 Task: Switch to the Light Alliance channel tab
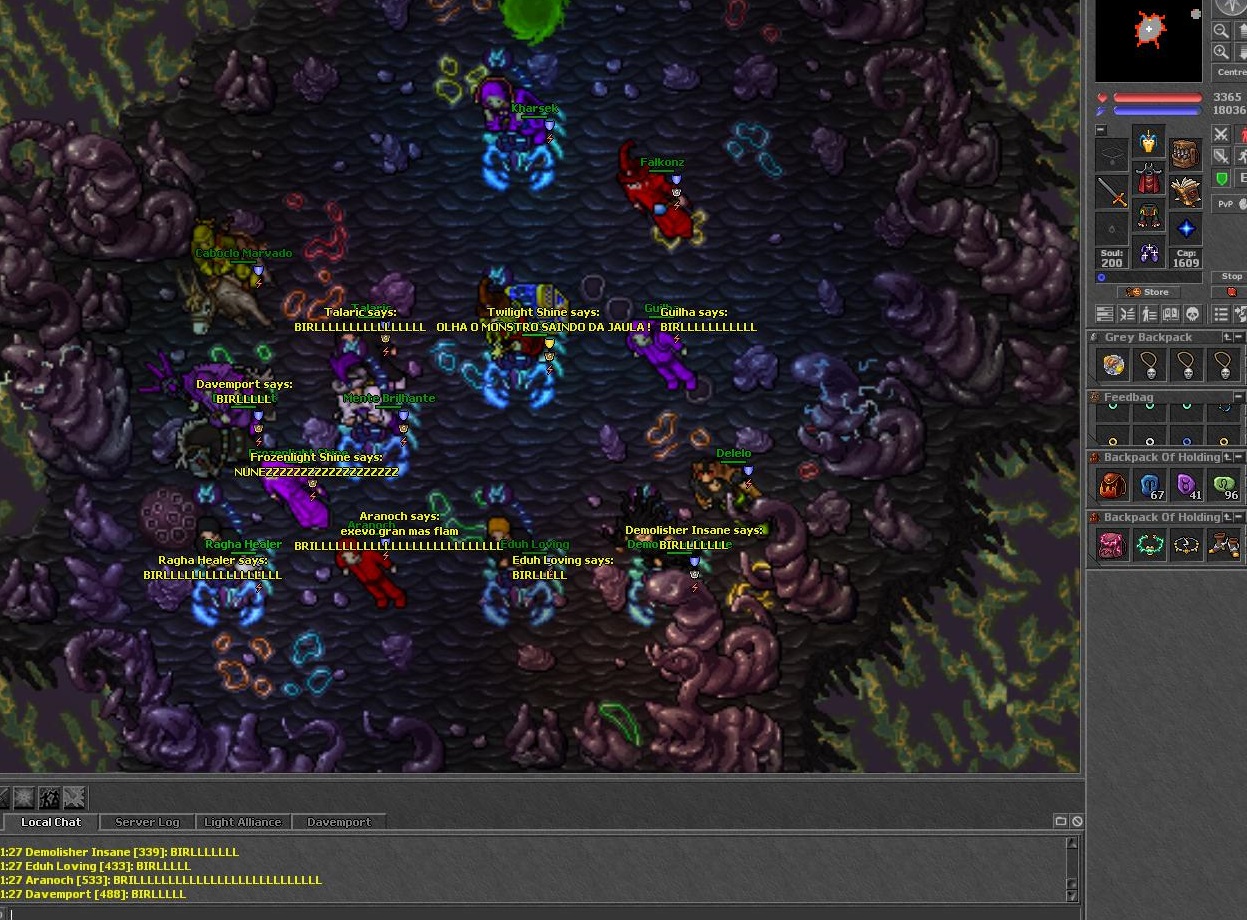(242, 822)
